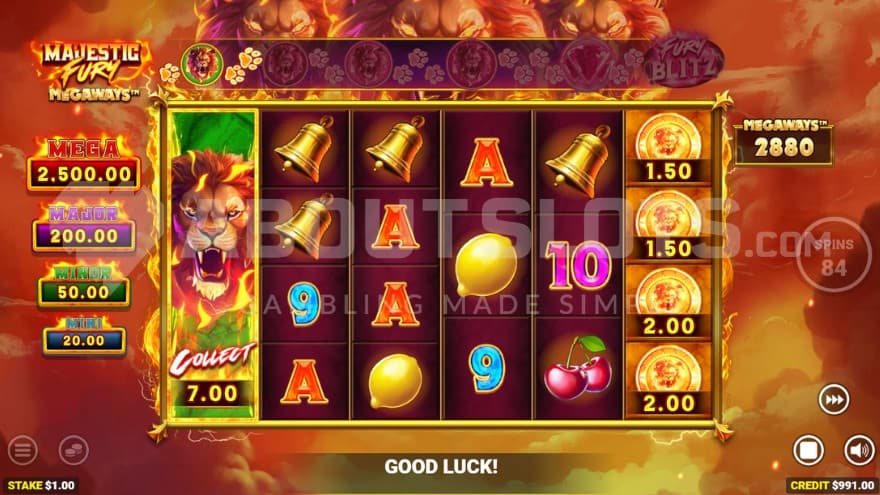
Task: Open the hamburger menu
Action: click(23, 450)
